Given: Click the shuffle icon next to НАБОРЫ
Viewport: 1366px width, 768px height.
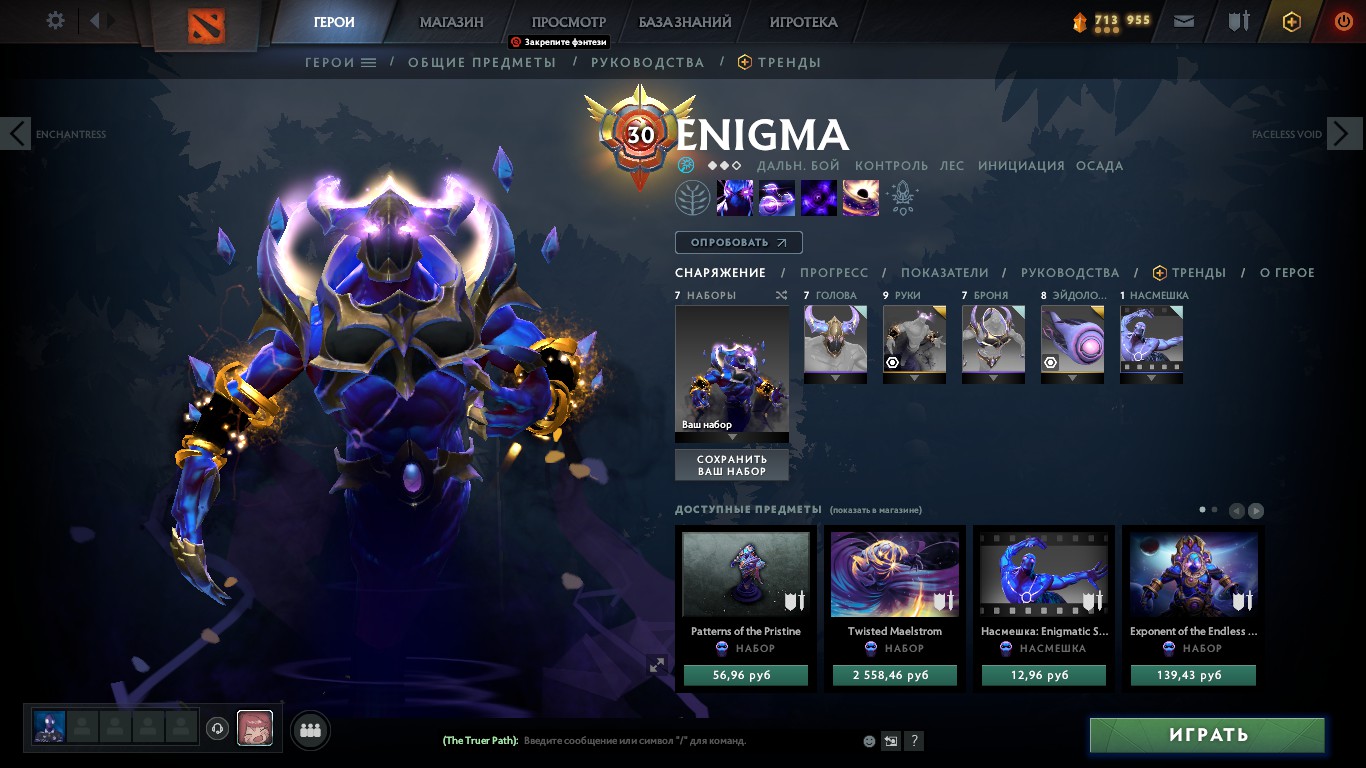Looking at the screenshot, I should (781, 295).
